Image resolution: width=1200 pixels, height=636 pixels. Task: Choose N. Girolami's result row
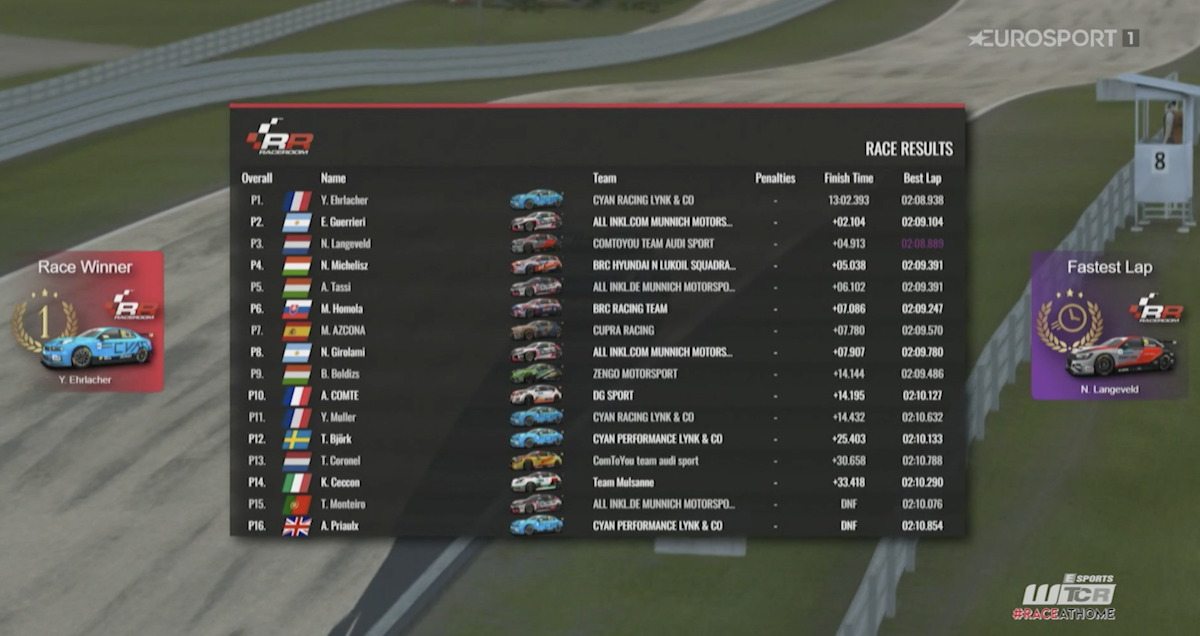(x=597, y=352)
